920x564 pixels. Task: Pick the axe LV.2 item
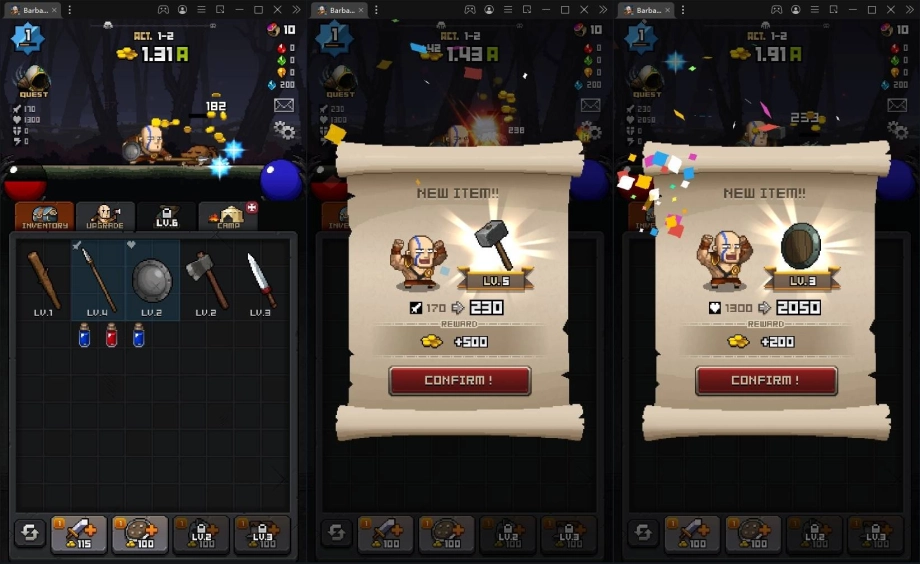[x=206, y=281]
